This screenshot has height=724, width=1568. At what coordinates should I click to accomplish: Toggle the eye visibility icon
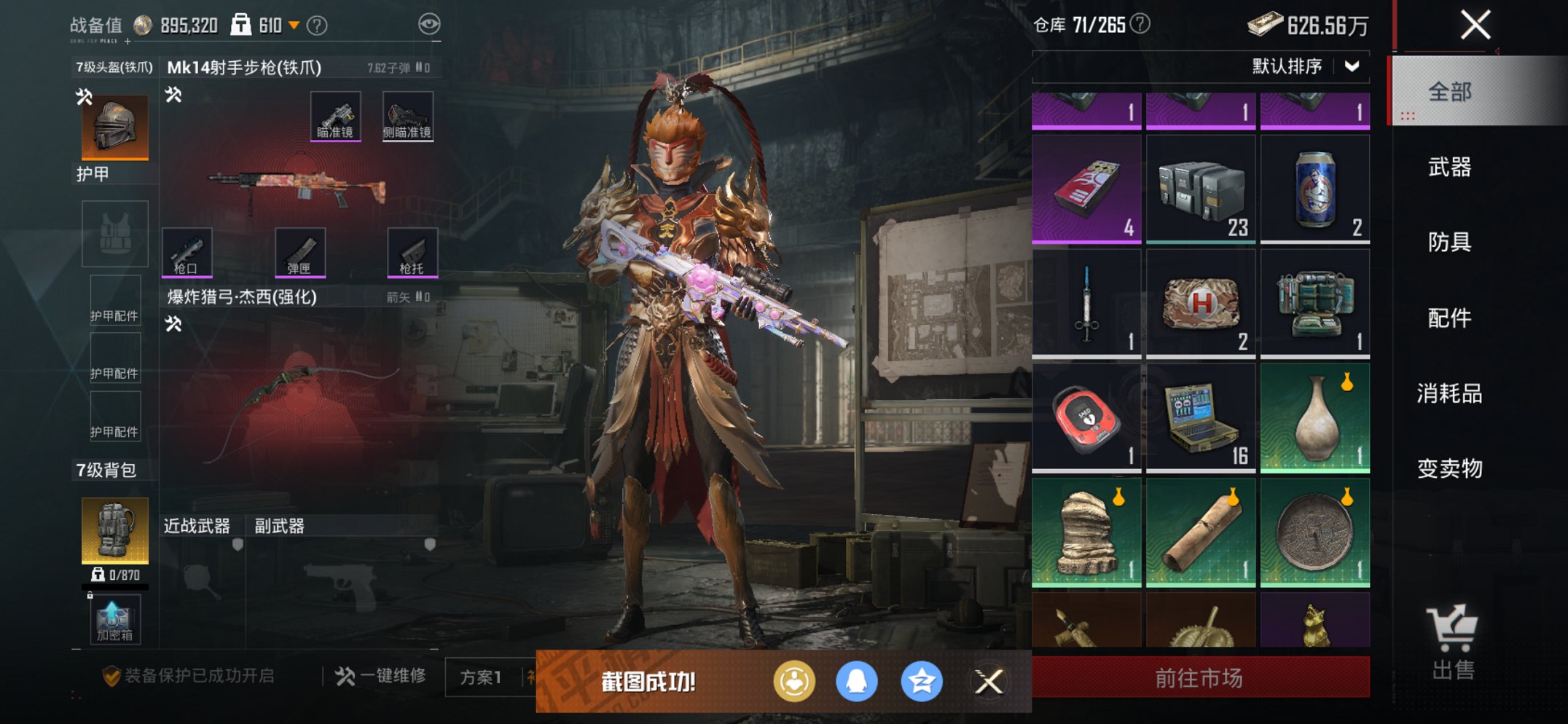(x=429, y=25)
